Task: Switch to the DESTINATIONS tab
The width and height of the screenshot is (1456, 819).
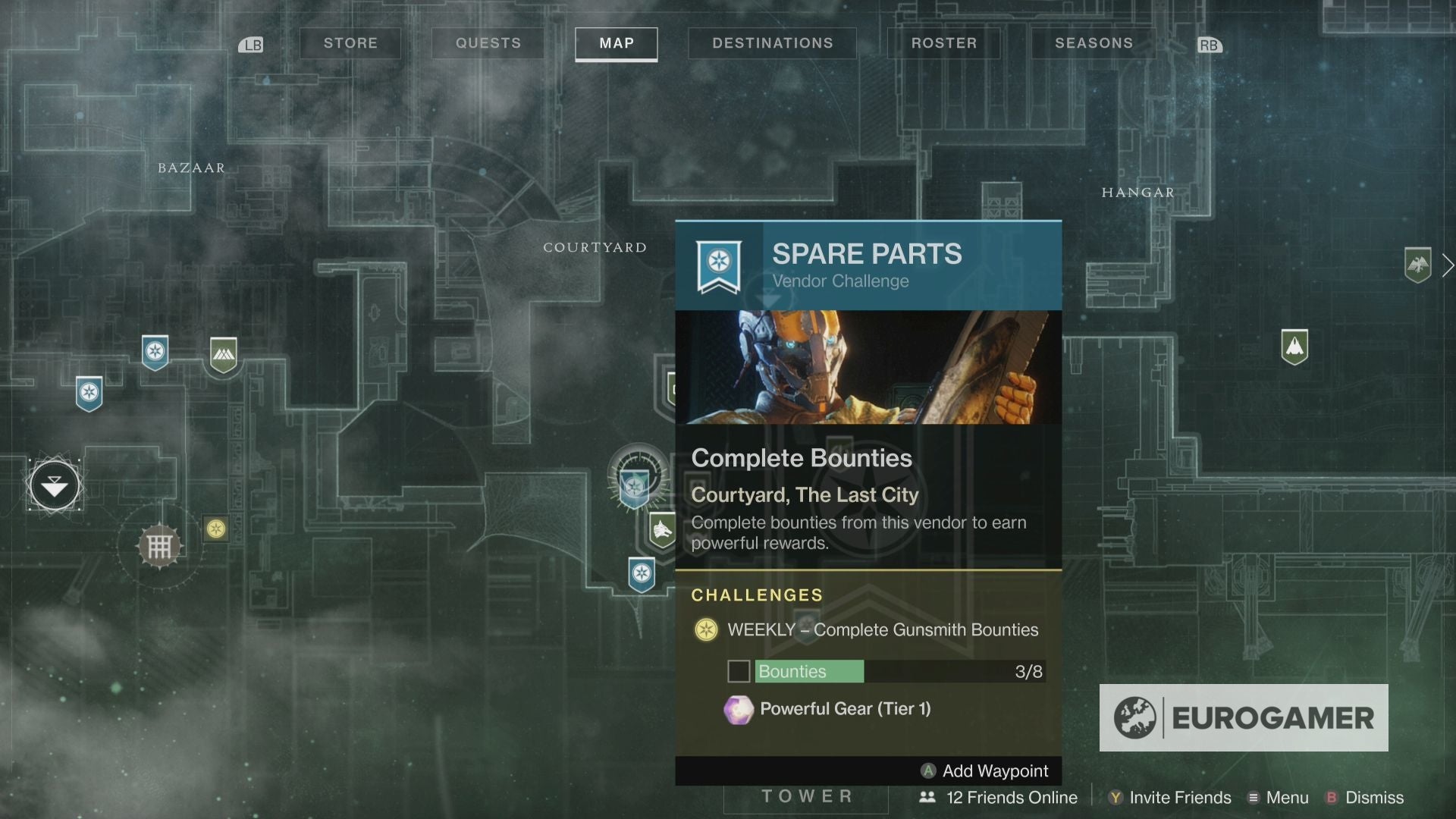Action: click(x=772, y=43)
